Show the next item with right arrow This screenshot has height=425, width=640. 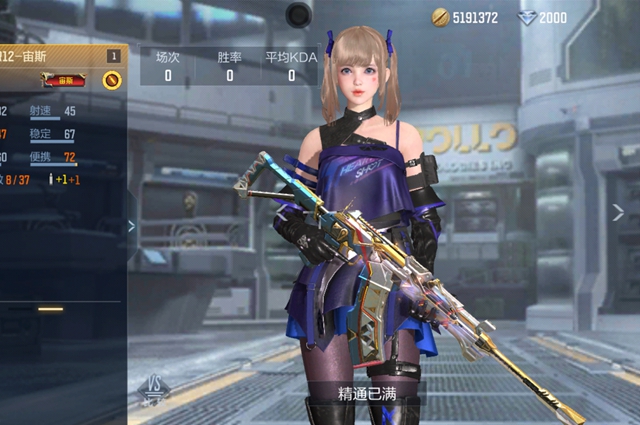618,212
